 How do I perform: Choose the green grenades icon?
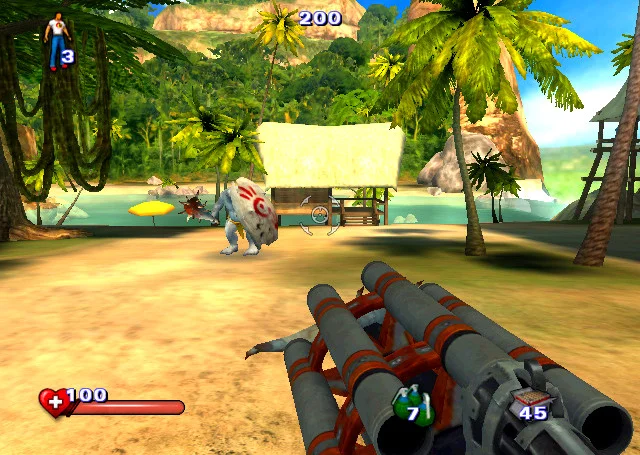[412, 405]
